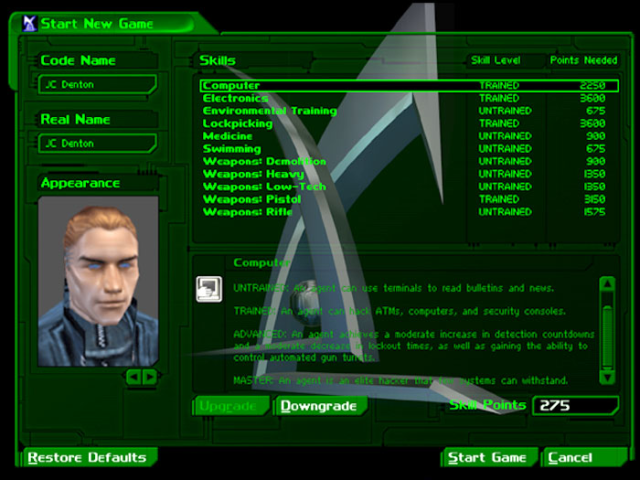Click the skill description scroll-up arrow
Viewport: 640px width, 480px height.
point(607,285)
